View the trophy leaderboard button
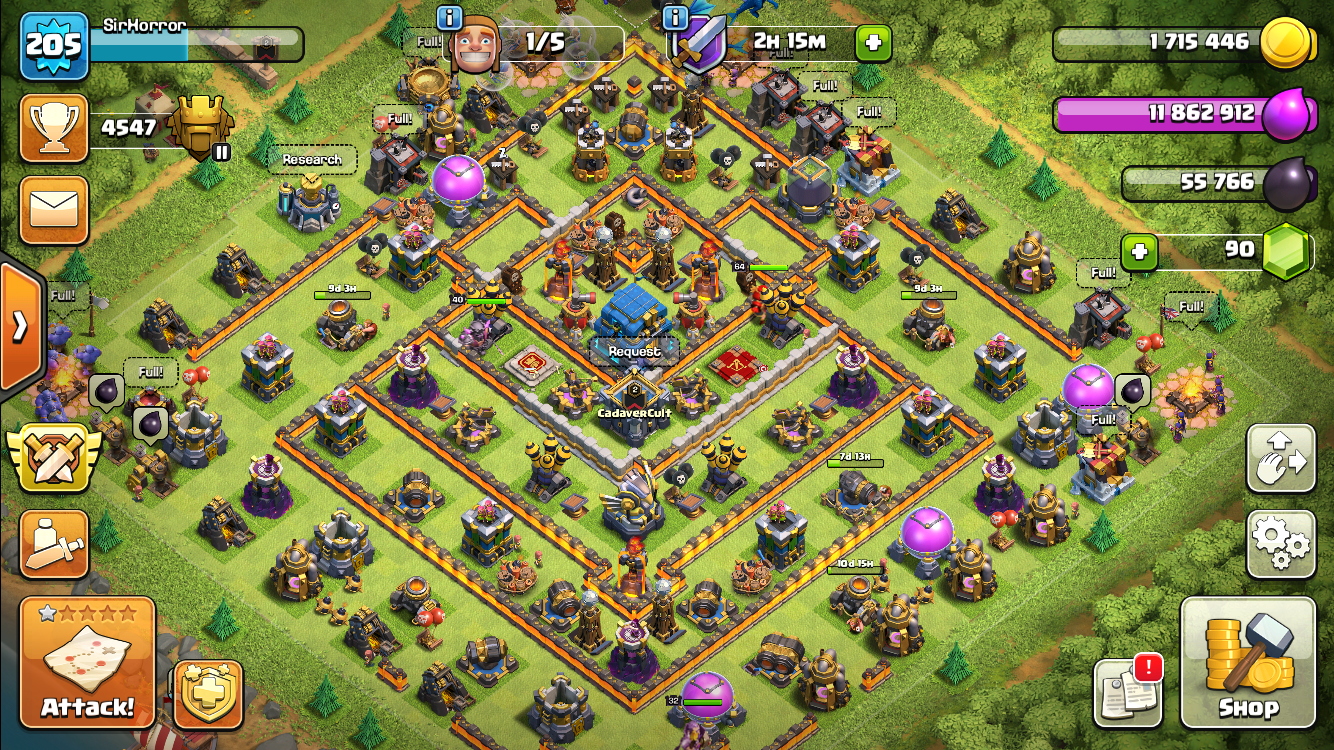 click(54, 128)
